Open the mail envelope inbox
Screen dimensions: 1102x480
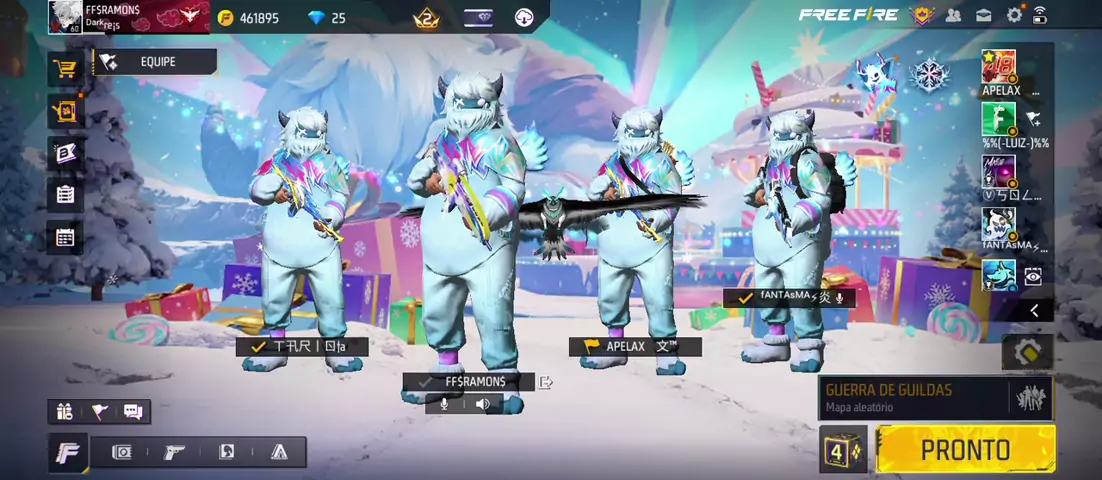click(x=984, y=15)
